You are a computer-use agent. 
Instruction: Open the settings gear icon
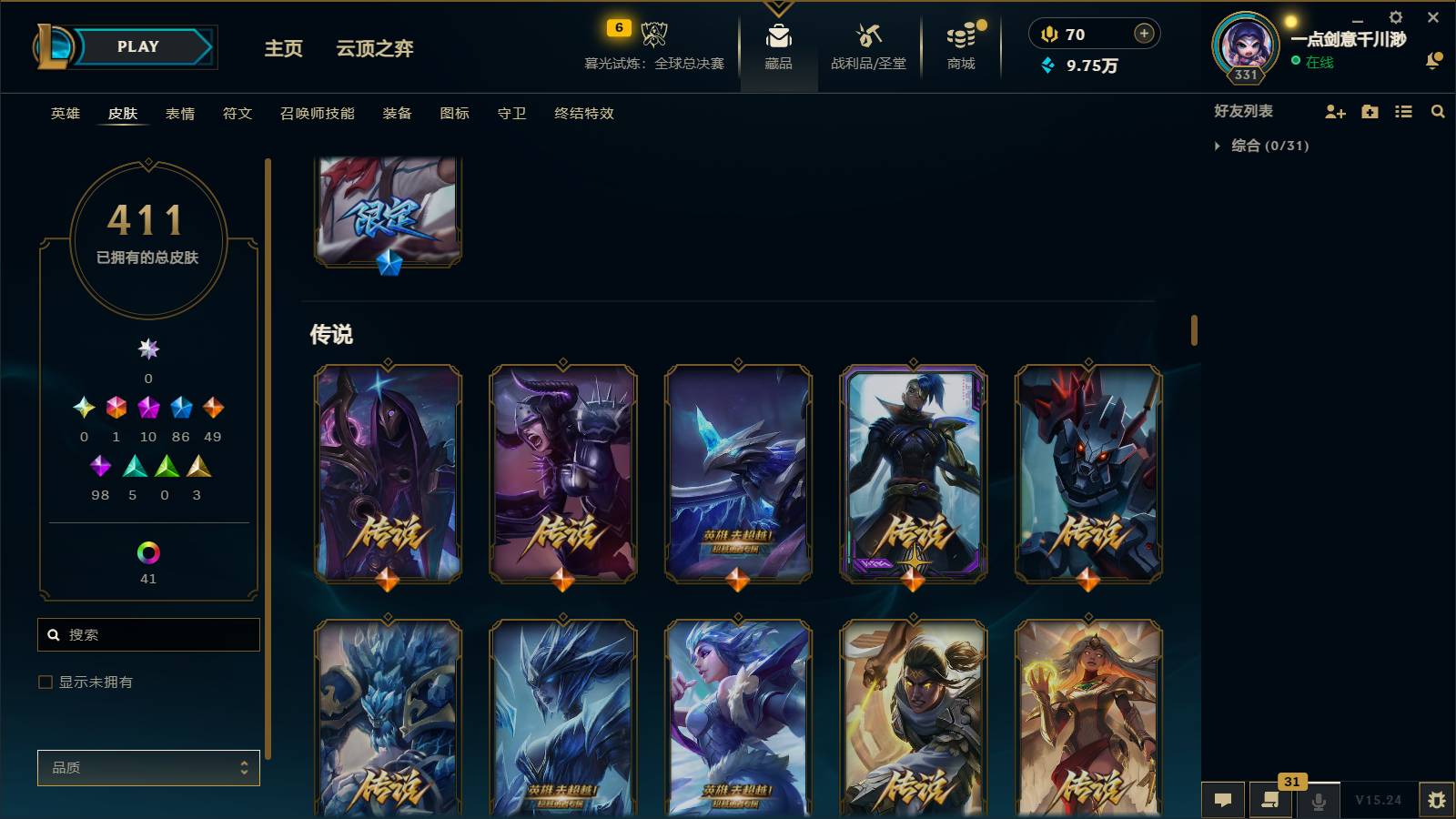[1395, 16]
